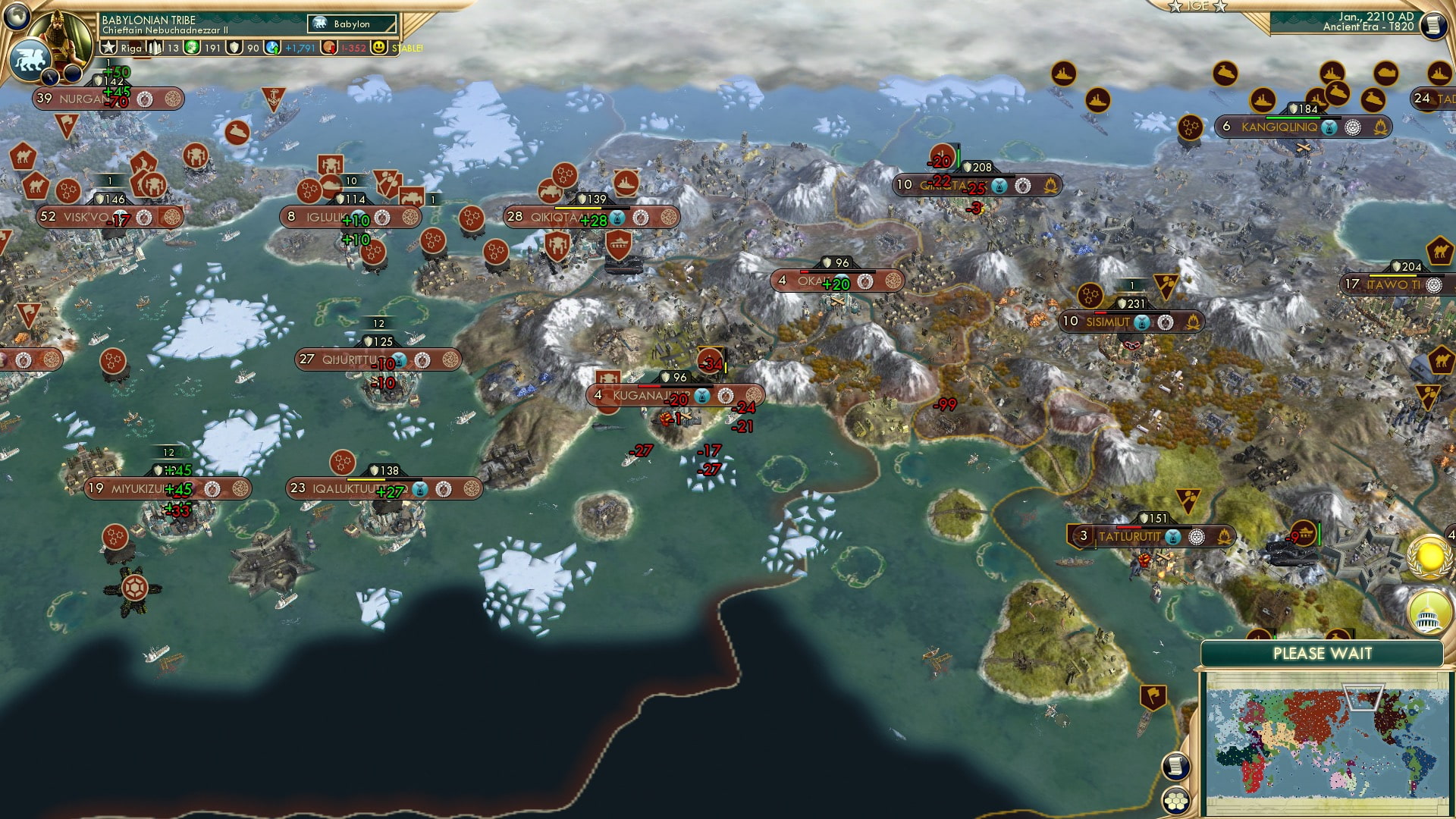Viewport: 1456px width, 819px height.
Task: Toggle the hex grid map options button
Action: [x=1175, y=801]
